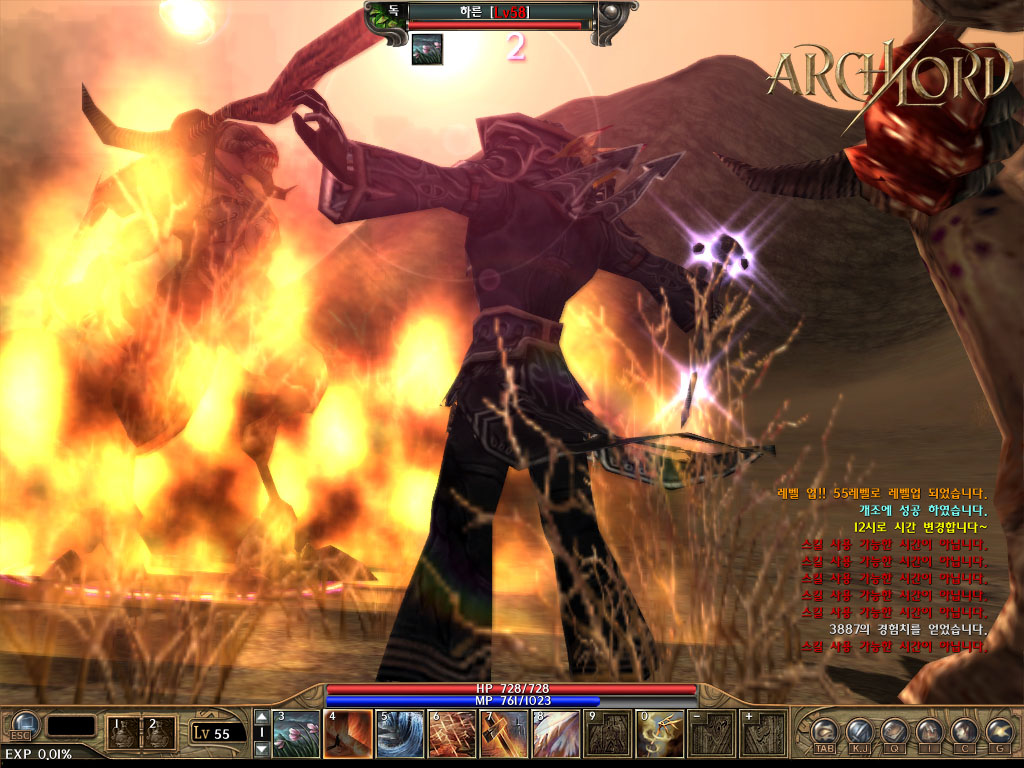Activate the crossbow skill in slot 0
Screen dimensions: 1024x768
tap(660, 734)
